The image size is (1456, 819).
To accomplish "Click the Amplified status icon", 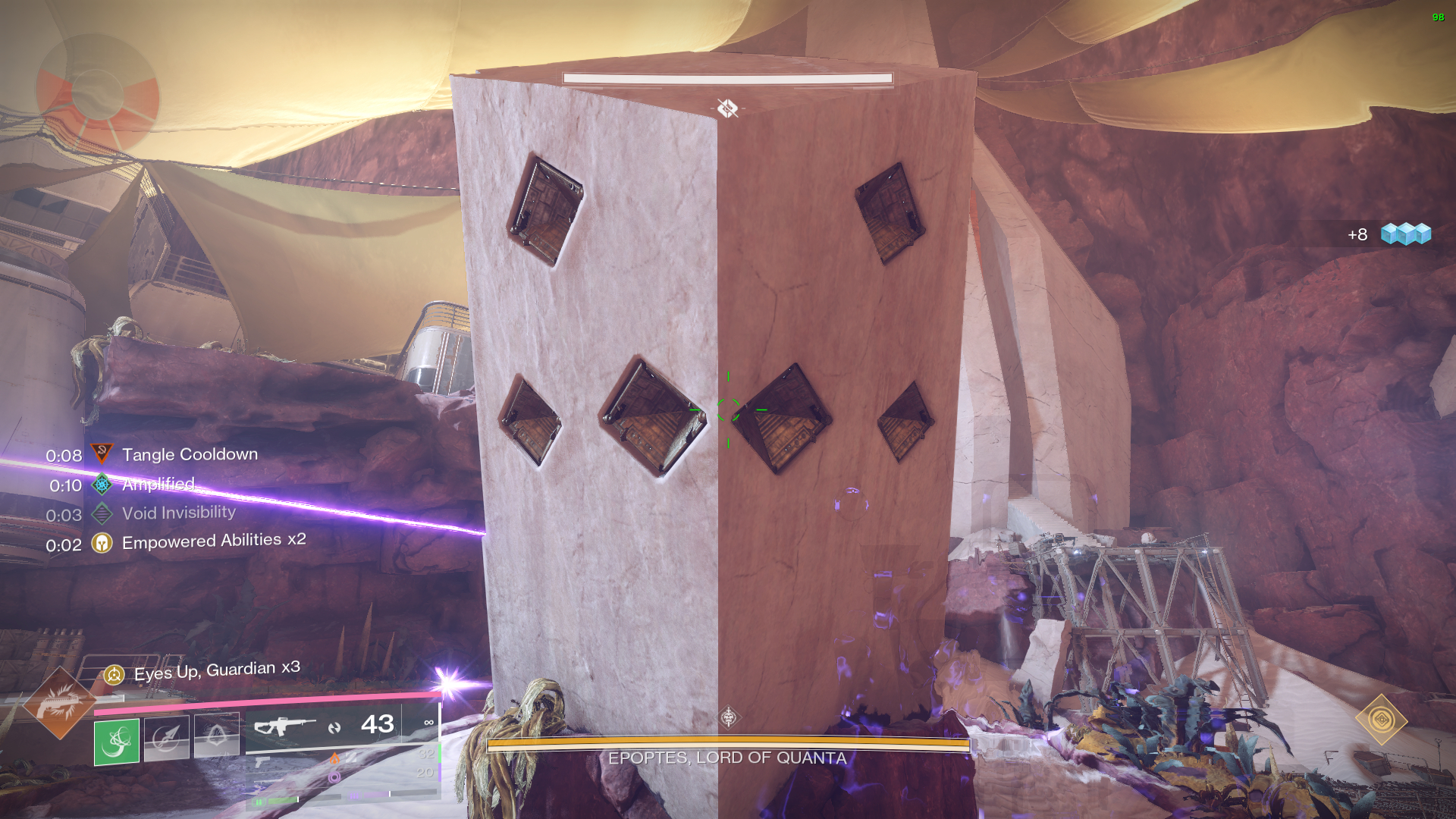I will [x=102, y=484].
